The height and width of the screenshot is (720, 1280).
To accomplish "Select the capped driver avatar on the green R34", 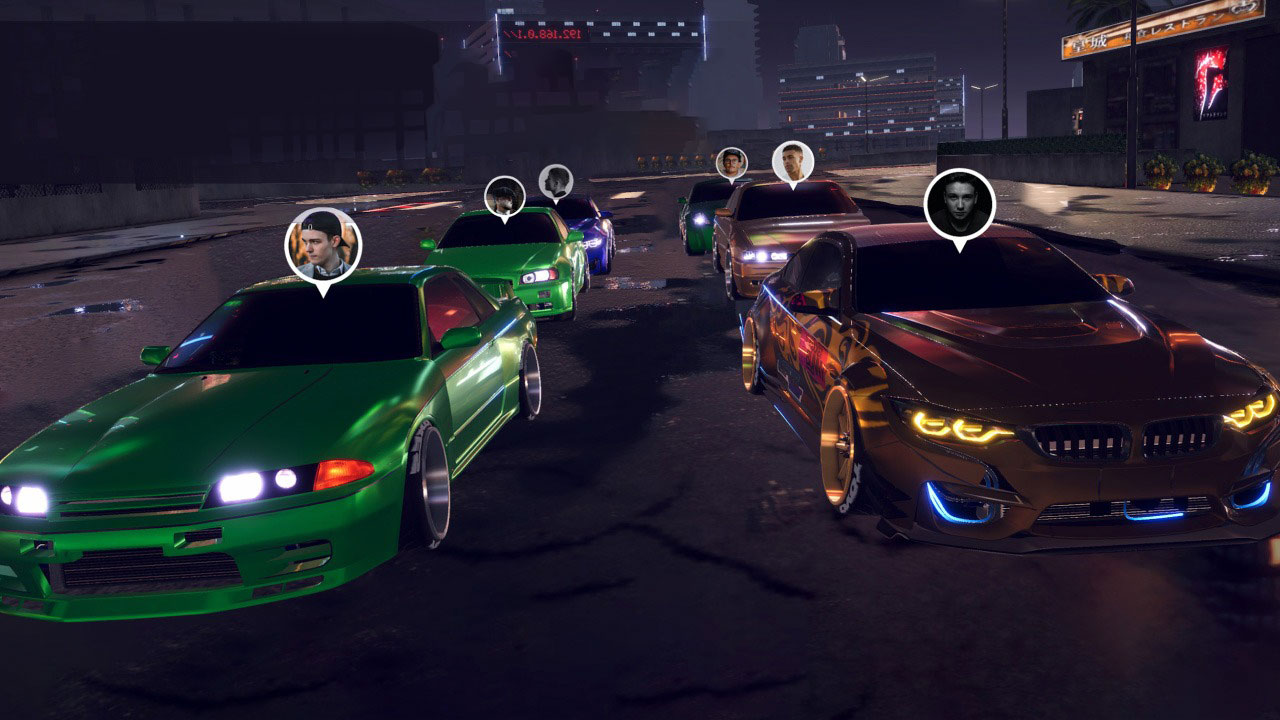I will [x=504, y=192].
